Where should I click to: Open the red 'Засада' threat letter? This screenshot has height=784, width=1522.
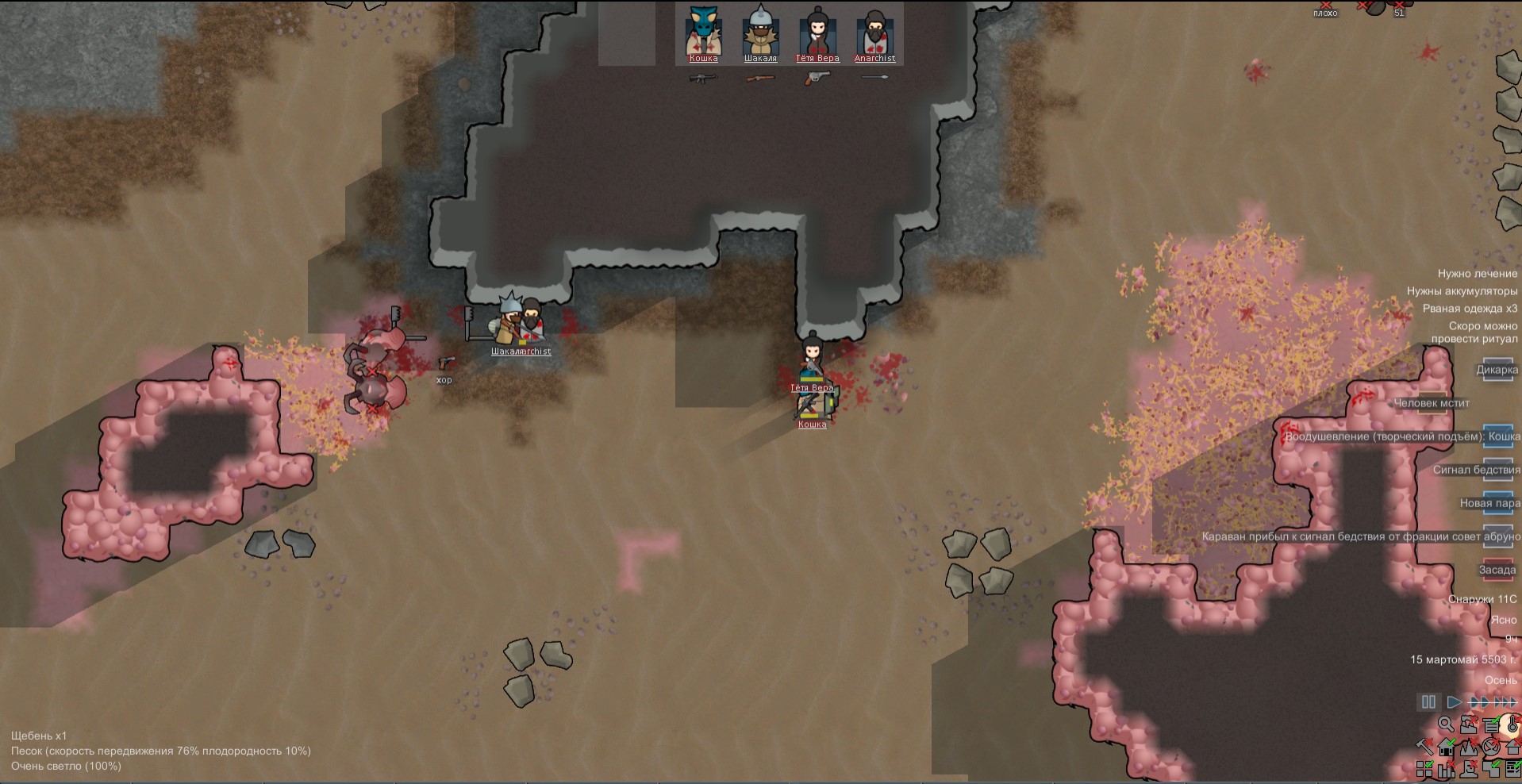[1497, 571]
